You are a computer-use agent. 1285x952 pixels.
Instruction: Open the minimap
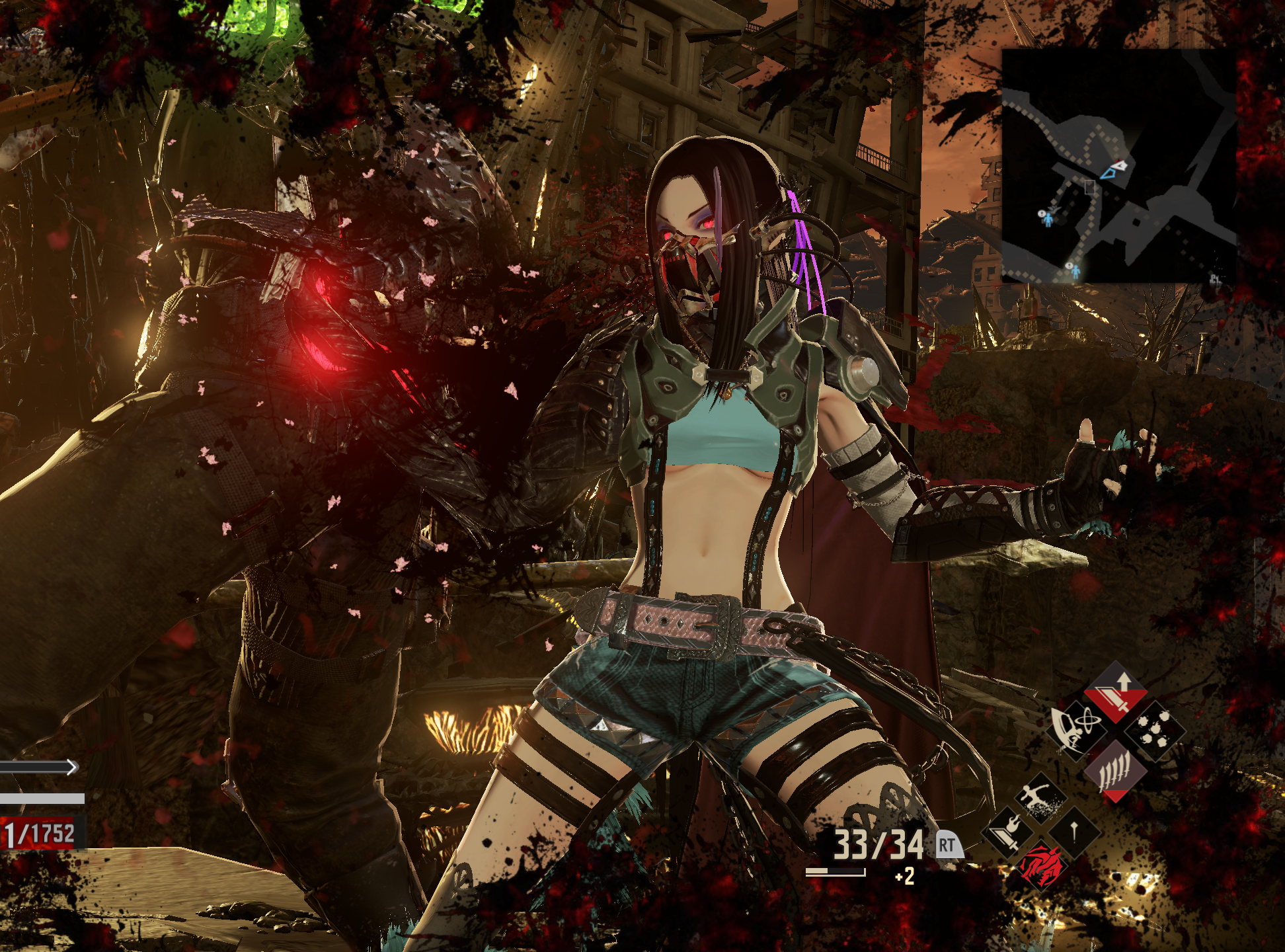pos(1118,165)
